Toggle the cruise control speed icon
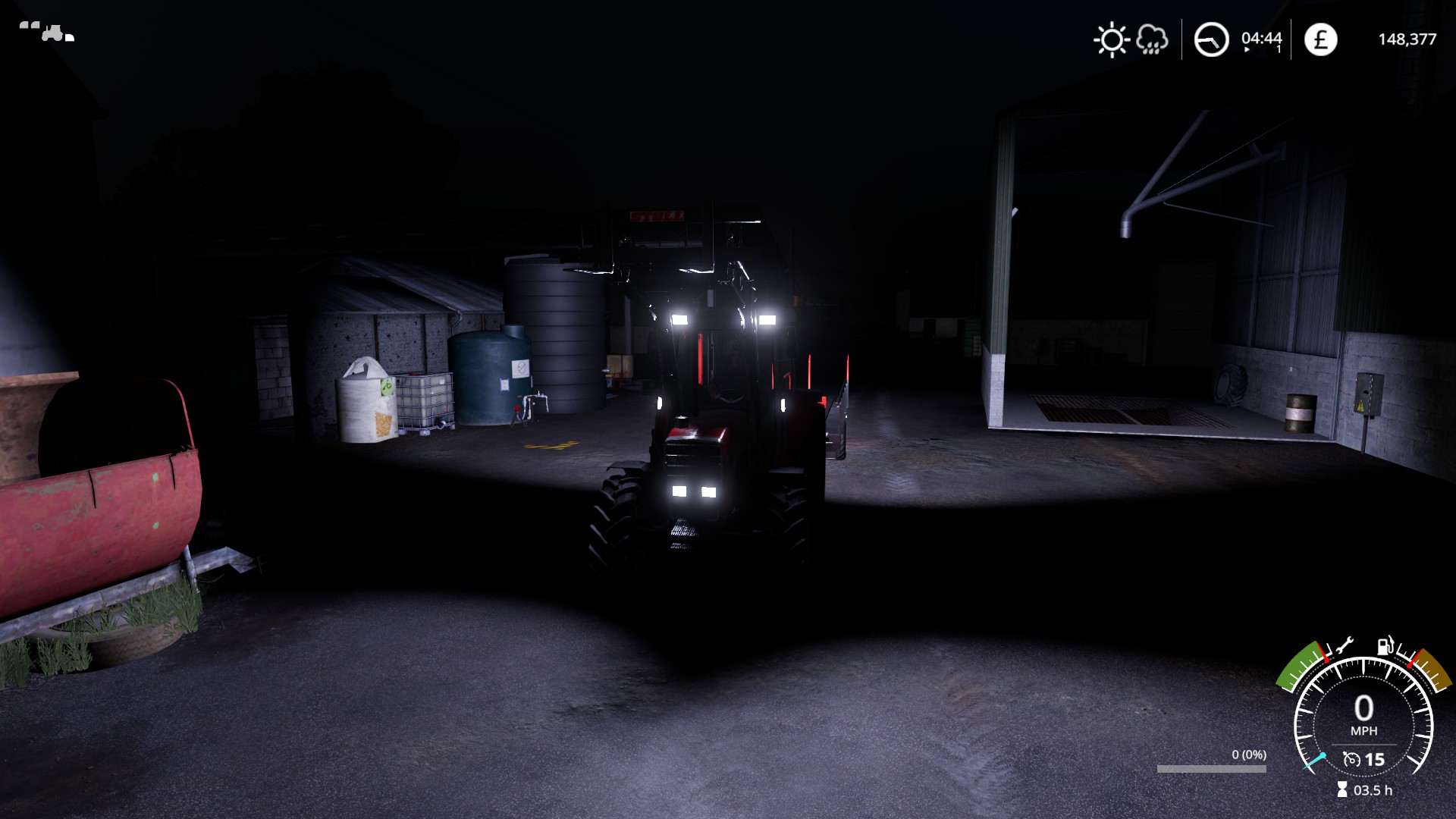This screenshot has width=1456, height=819. pos(1351,759)
